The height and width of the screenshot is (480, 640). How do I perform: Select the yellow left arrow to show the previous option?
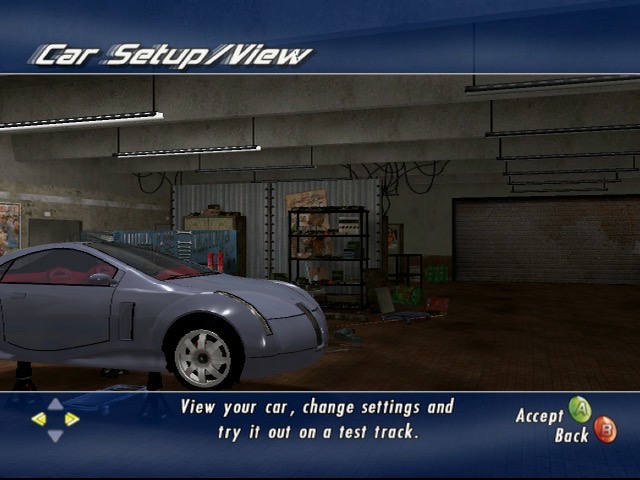(39, 419)
